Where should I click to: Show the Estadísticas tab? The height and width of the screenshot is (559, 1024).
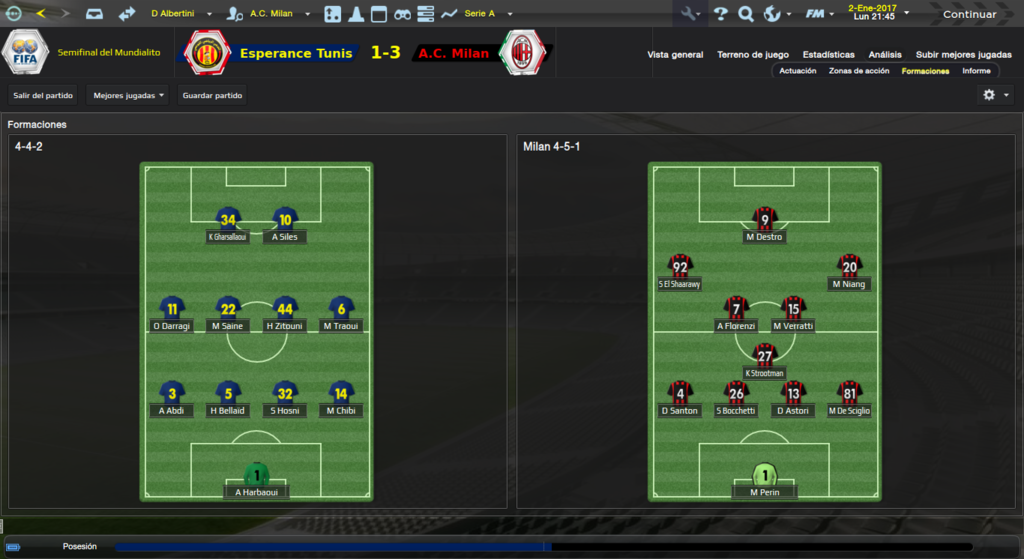point(828,55)
